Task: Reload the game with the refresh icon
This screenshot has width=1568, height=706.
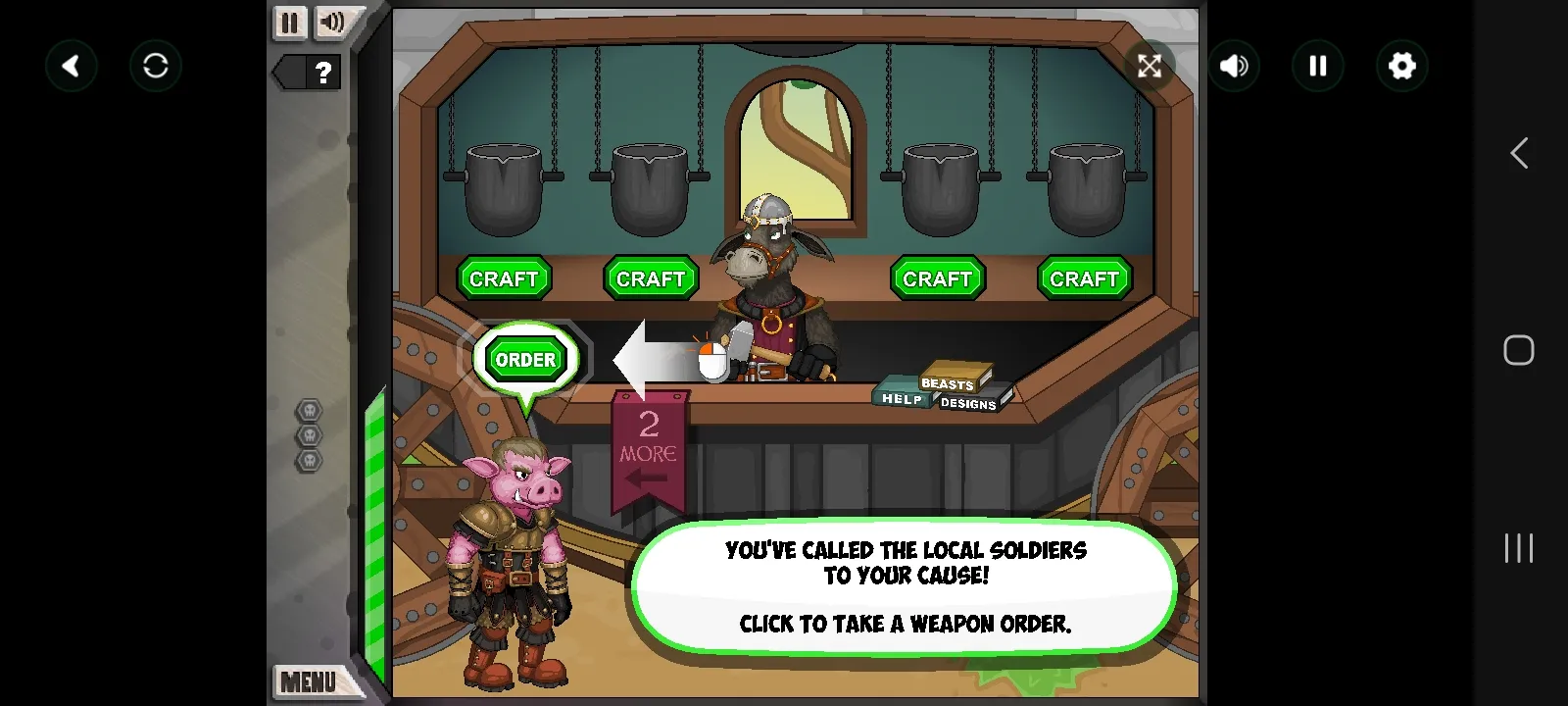Action: [156, 66]
